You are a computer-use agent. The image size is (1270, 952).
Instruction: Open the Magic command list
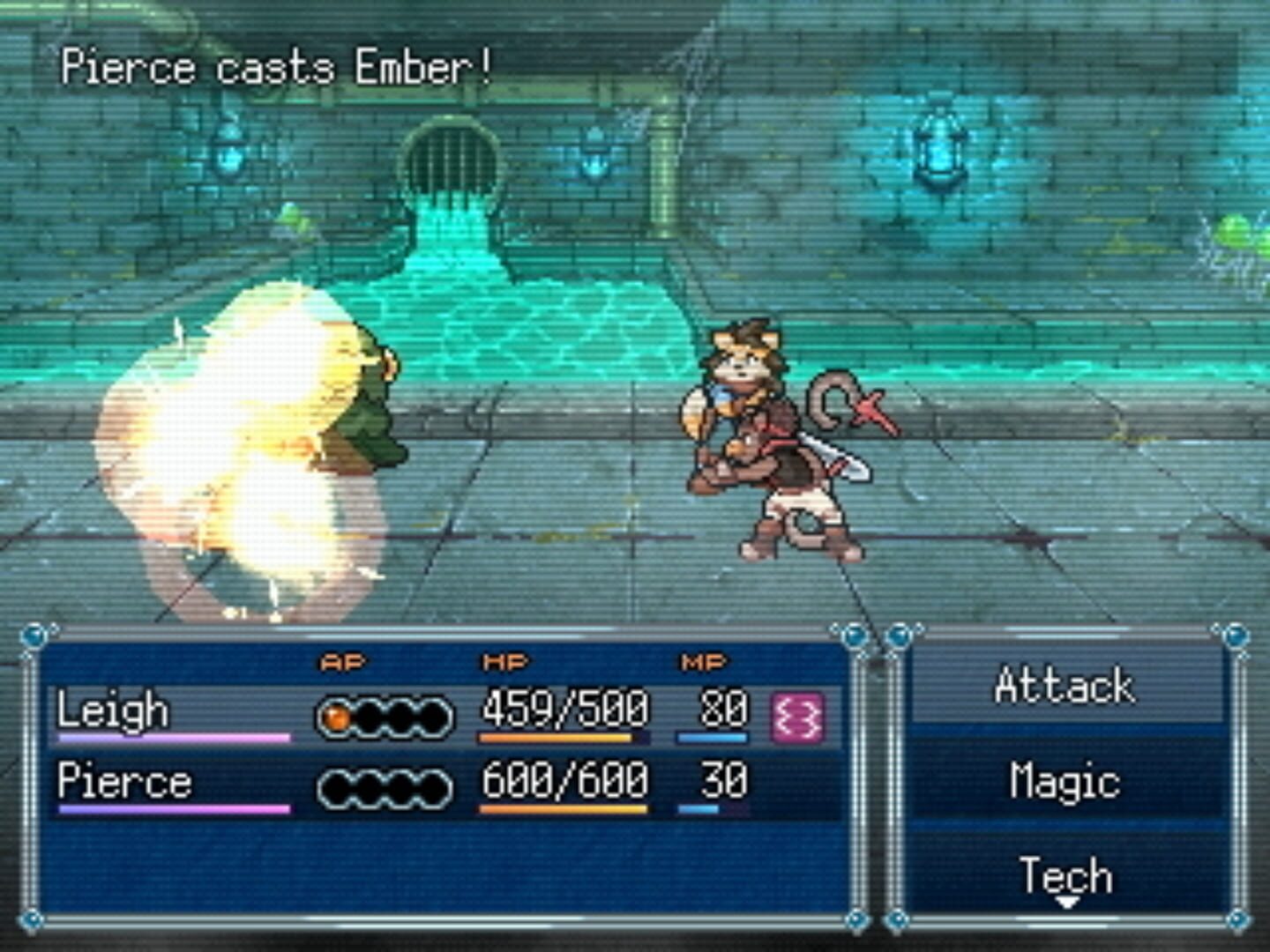1067,782
